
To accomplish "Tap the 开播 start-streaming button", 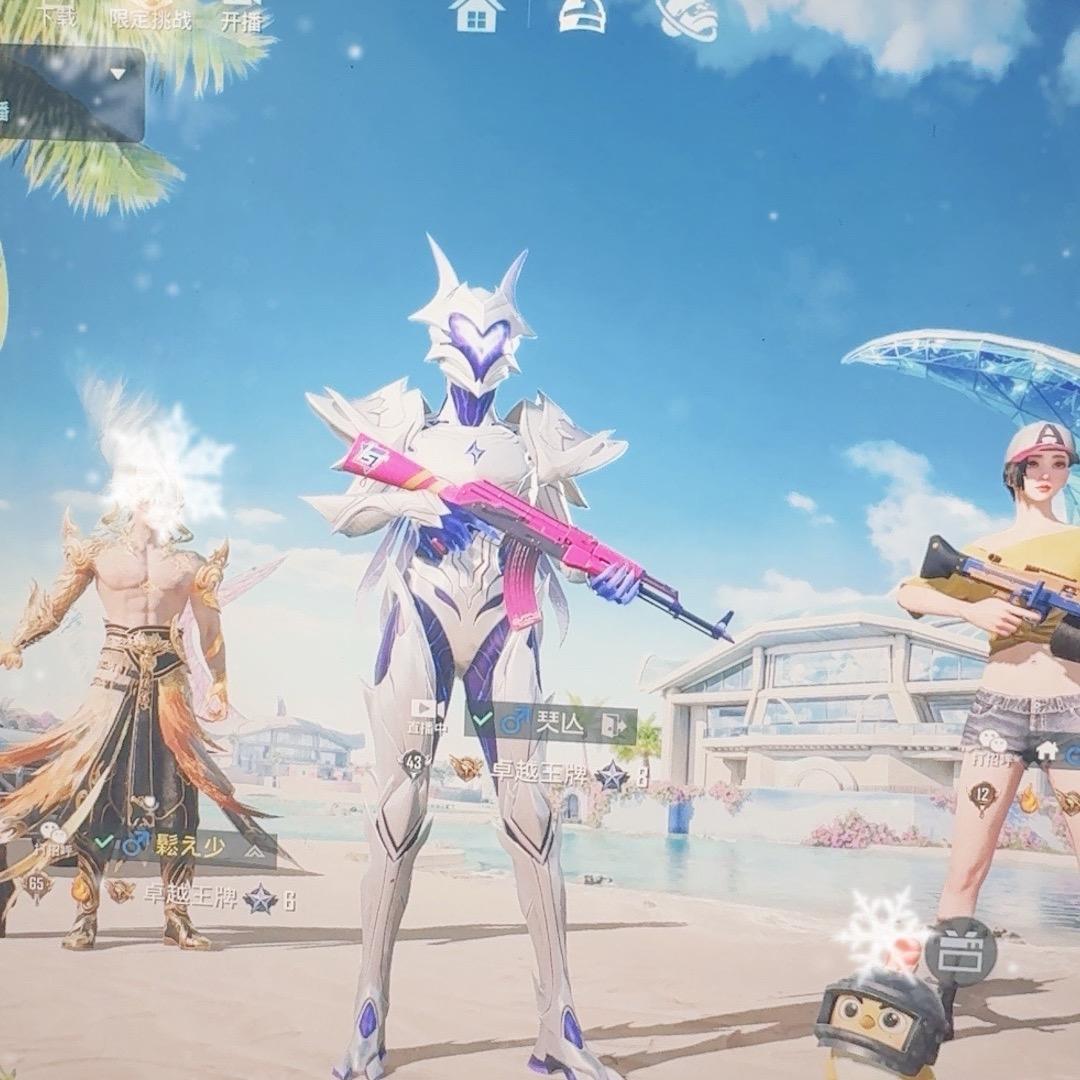I will click(x=241, y=17).
